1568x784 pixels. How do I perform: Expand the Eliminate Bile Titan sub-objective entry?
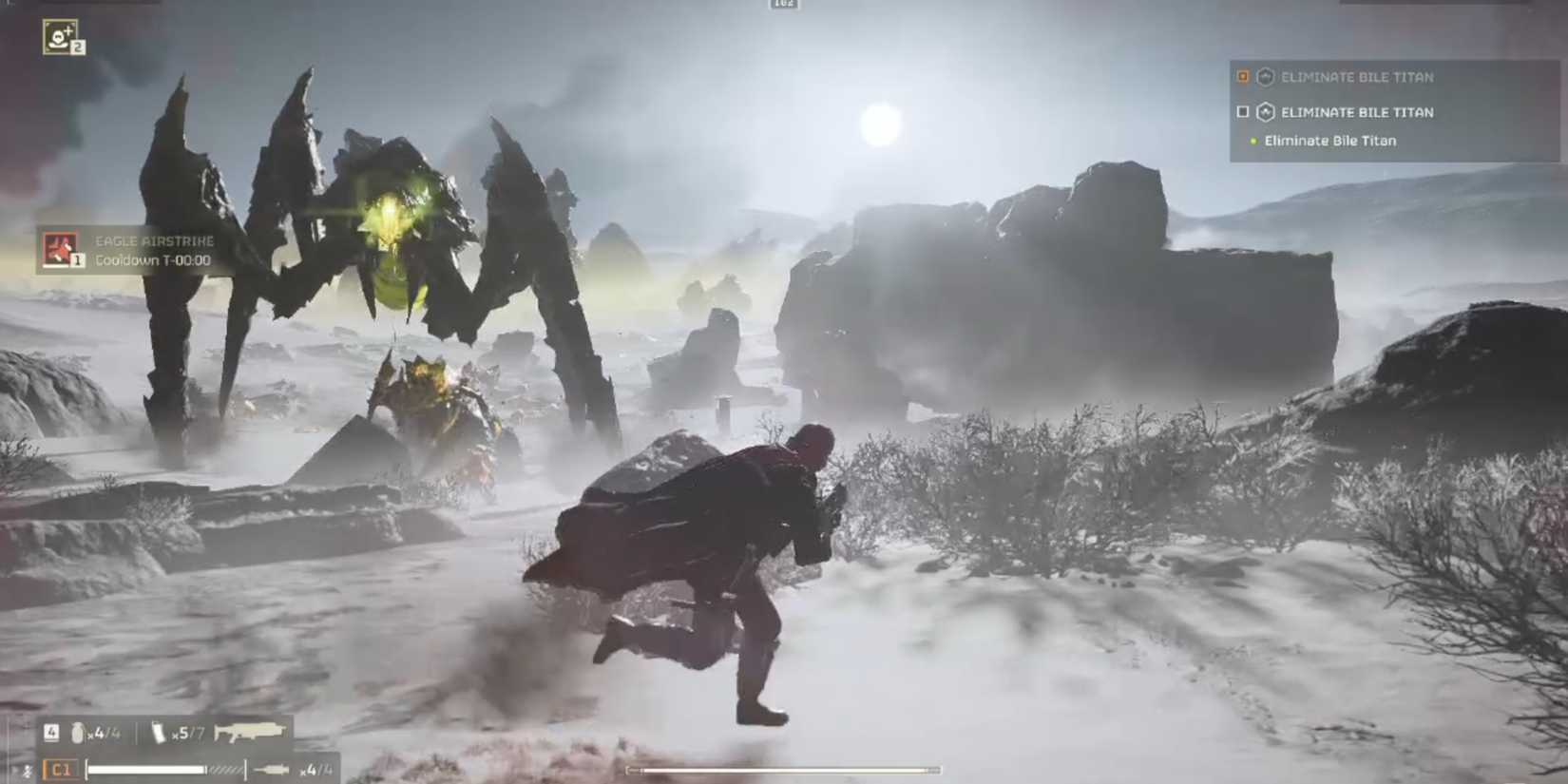click(x=1330, y=140)
